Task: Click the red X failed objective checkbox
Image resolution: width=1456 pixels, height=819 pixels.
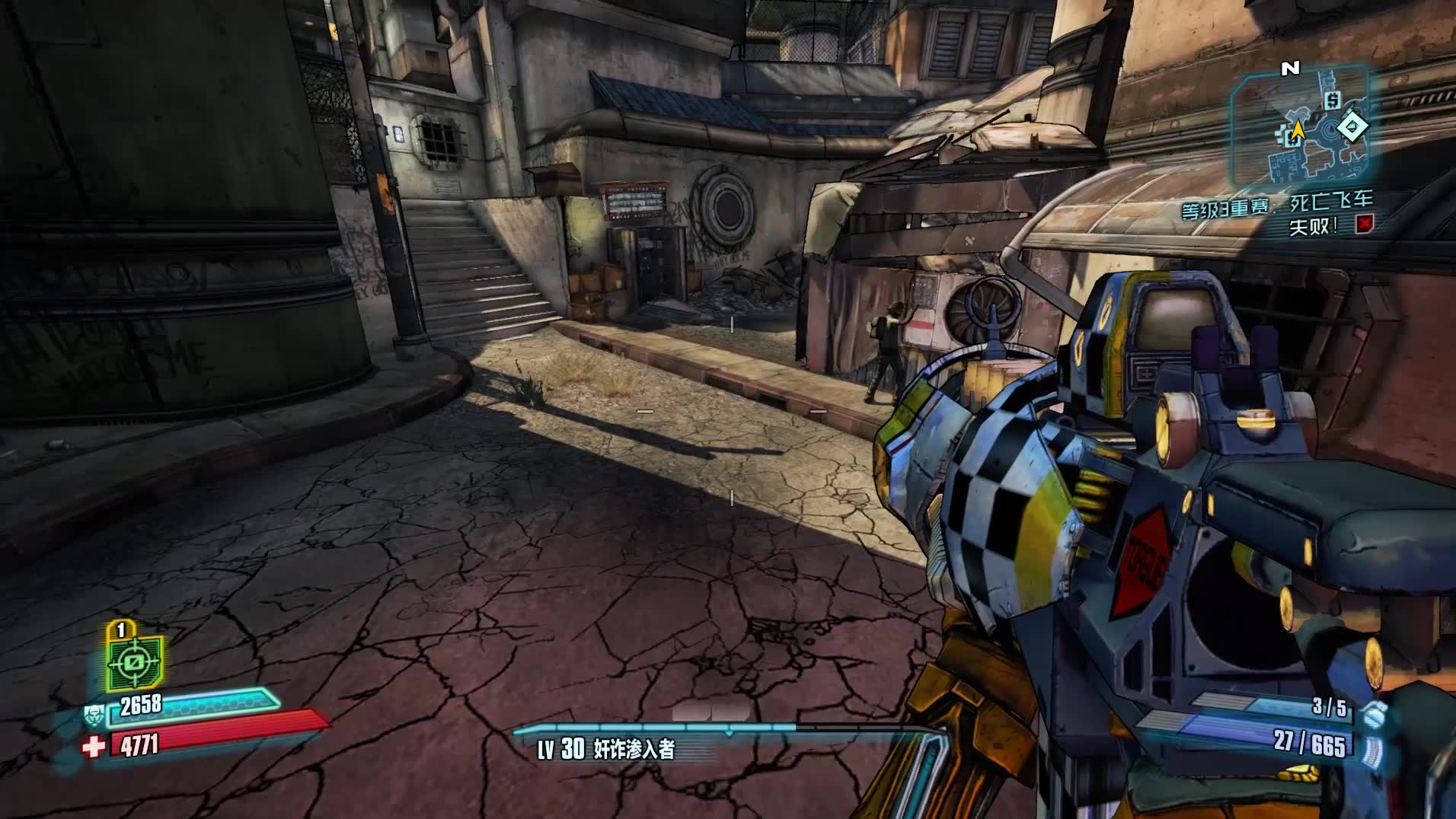Action: [1365, 225]
